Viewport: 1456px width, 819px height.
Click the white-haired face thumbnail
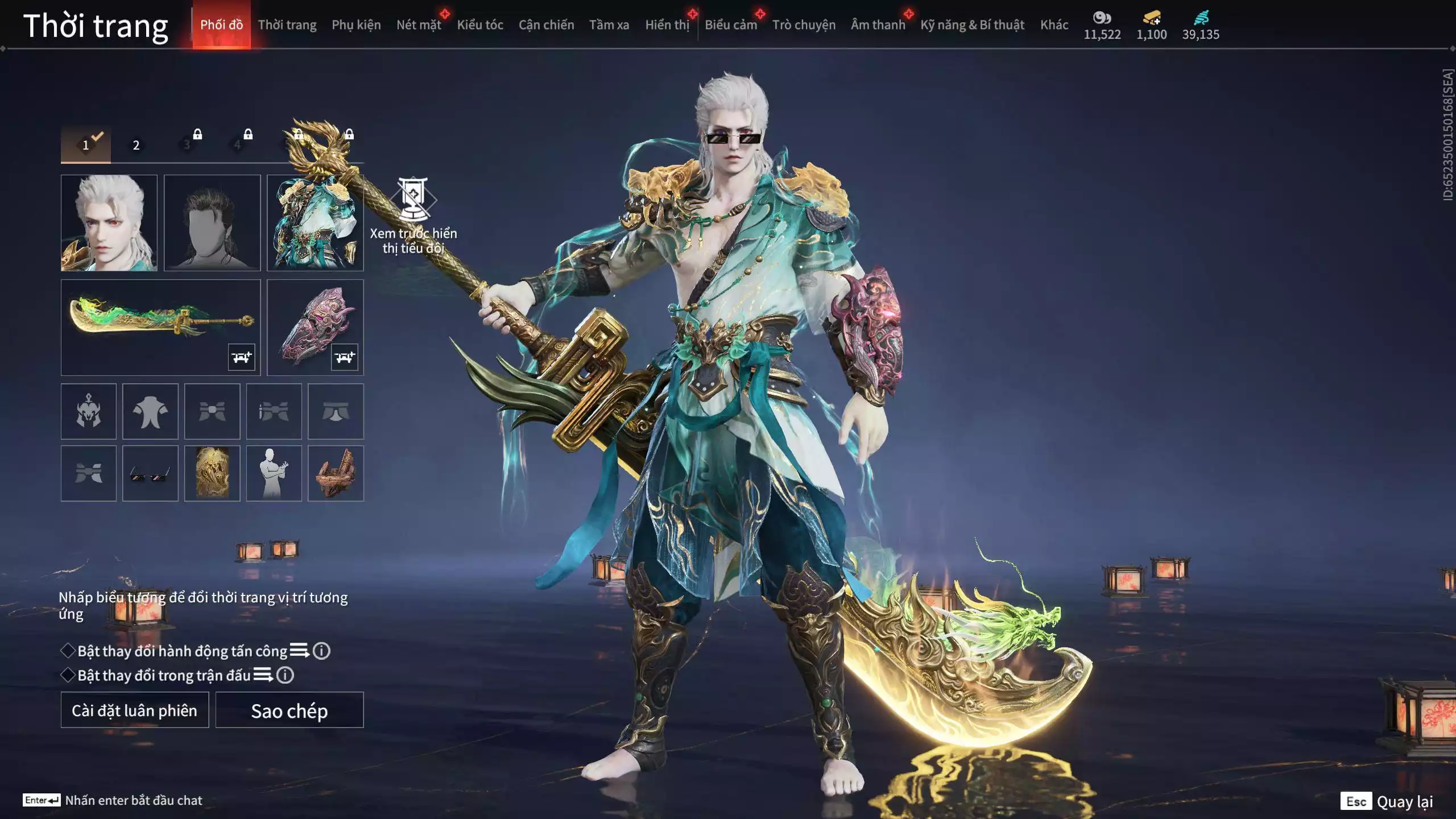109,222
